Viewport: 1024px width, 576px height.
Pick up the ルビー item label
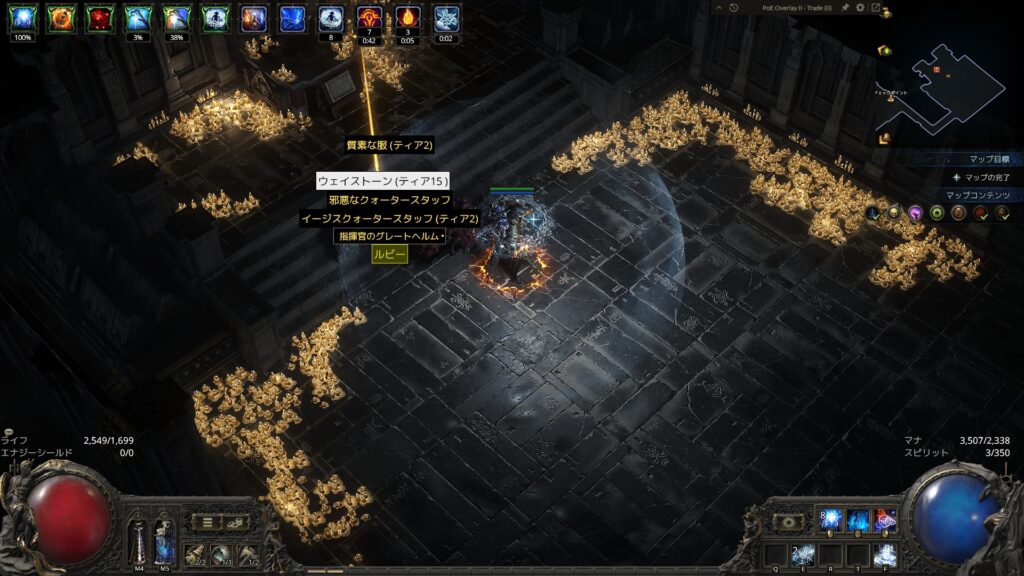click(389, 254)
